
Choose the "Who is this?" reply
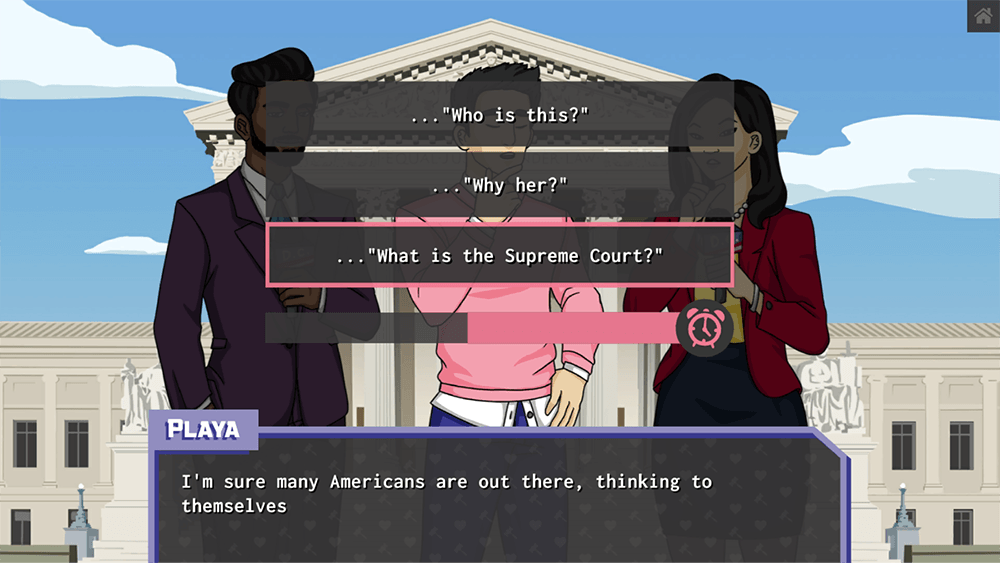[500, 115]
